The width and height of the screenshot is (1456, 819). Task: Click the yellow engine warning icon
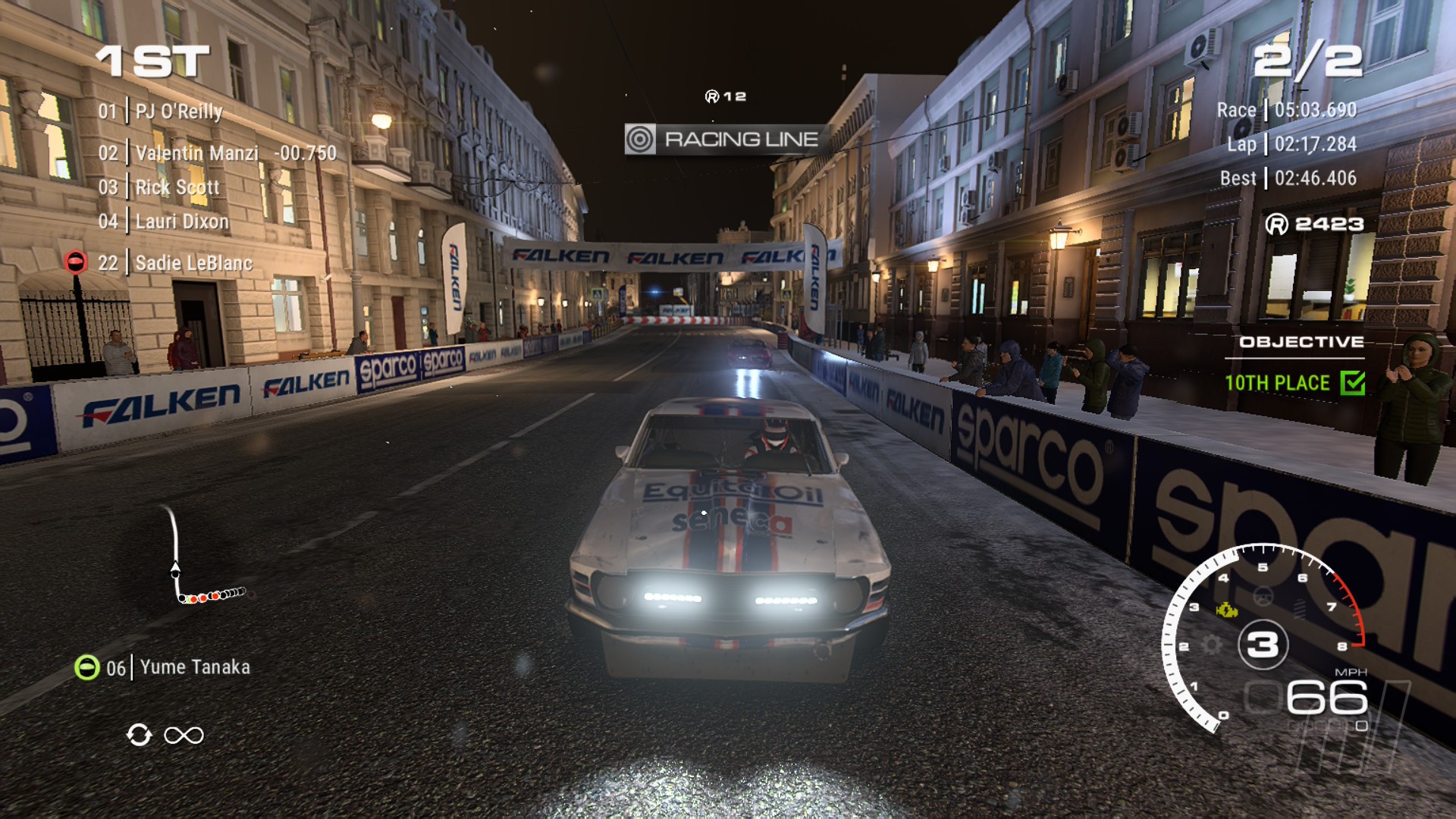click(1226, 610)
